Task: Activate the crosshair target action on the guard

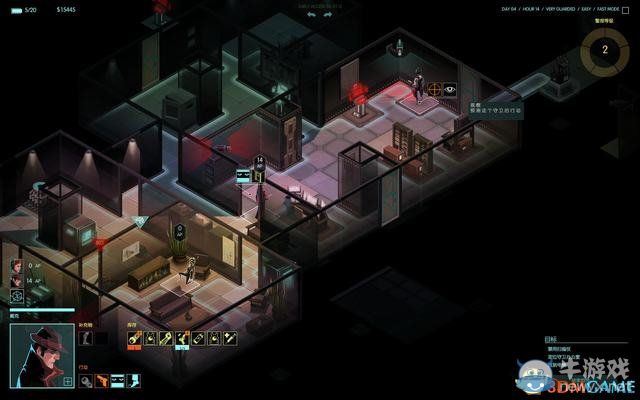Action: (434, 89)
